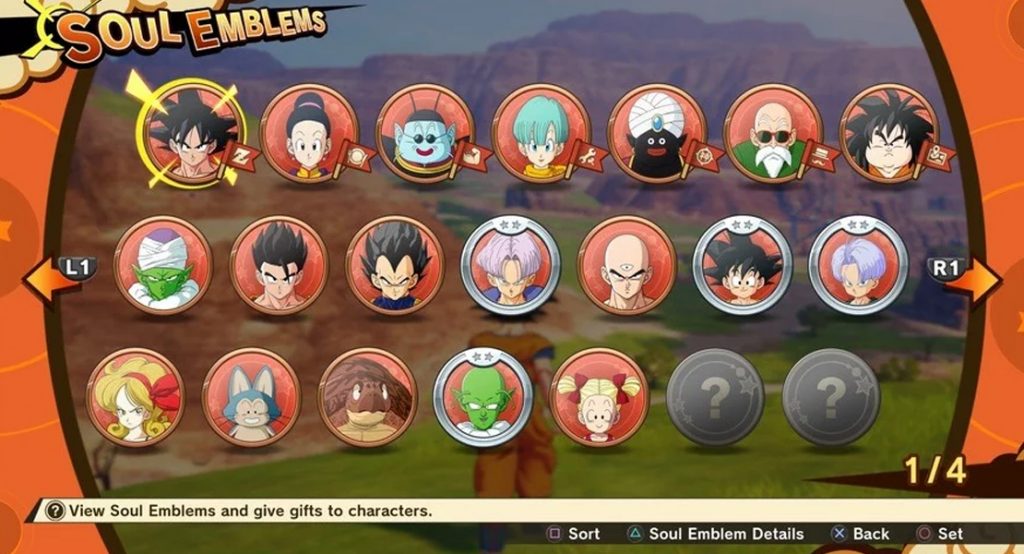Screen dimensions: 1024x554
Task: Choose Master Roshi's Soul Emblem
Action: click(773, 134)
